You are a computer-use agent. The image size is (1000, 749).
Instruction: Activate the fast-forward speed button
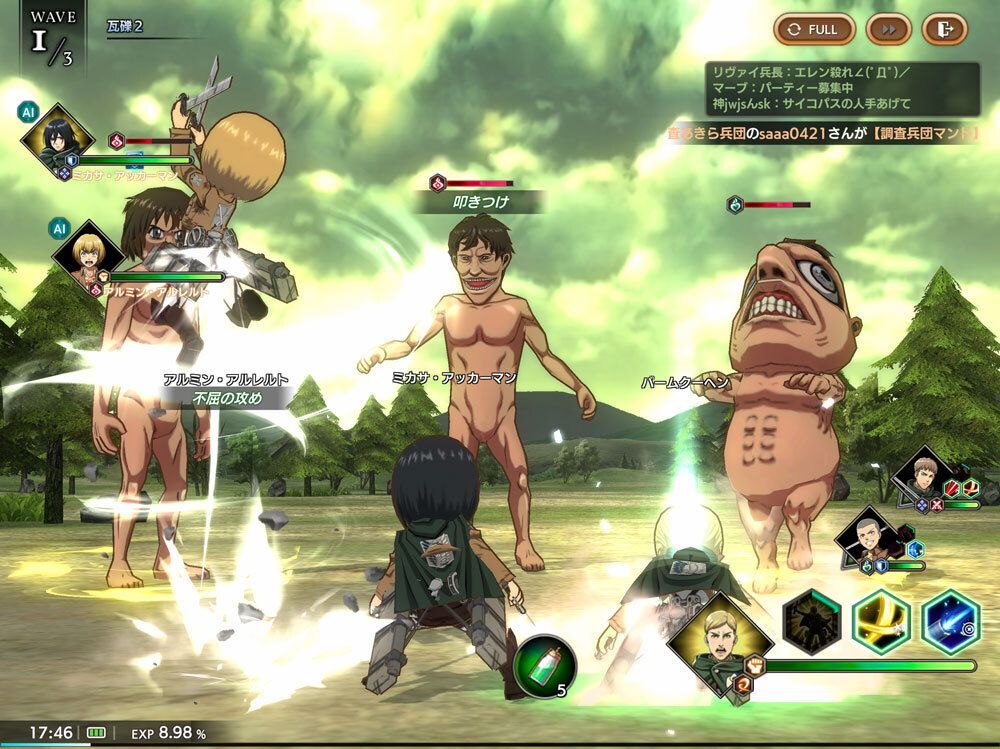pos(887,29)
